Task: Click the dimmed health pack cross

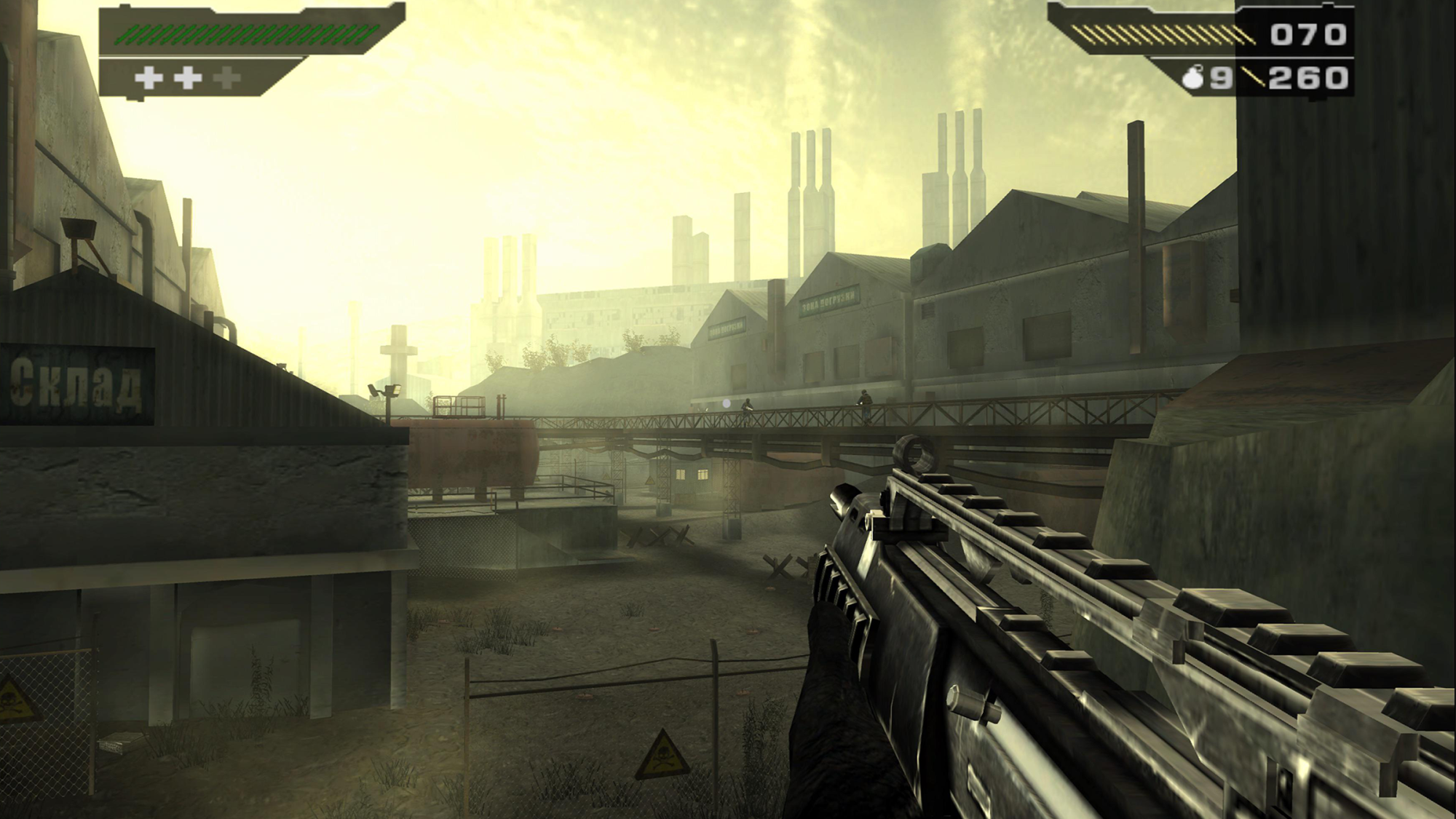Action: [227, 78]
